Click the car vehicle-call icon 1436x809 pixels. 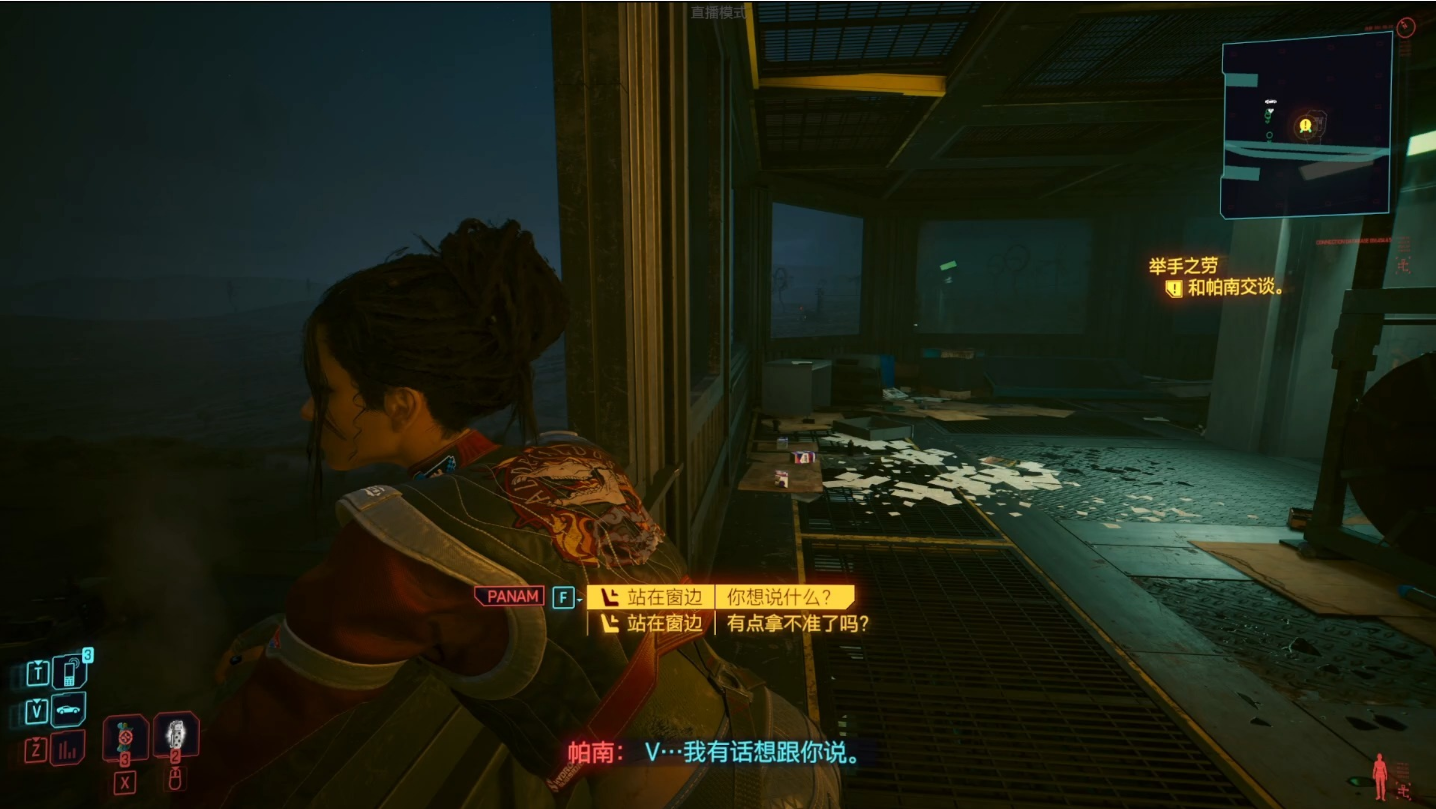68,710
